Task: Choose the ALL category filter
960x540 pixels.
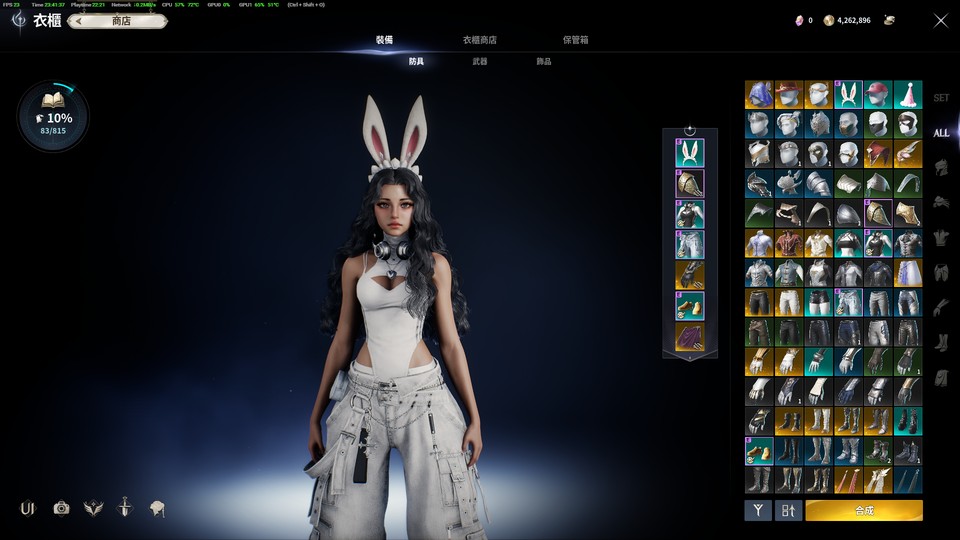Action: point(941,133)
